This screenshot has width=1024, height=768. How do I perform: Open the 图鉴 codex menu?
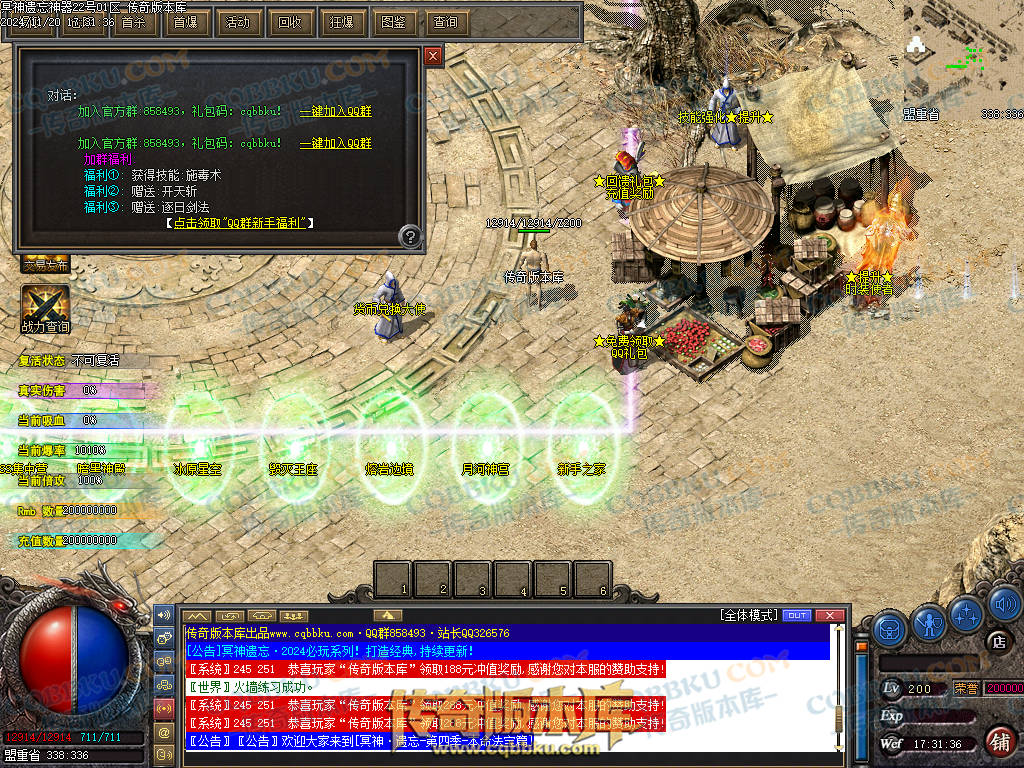pos(394,22)
